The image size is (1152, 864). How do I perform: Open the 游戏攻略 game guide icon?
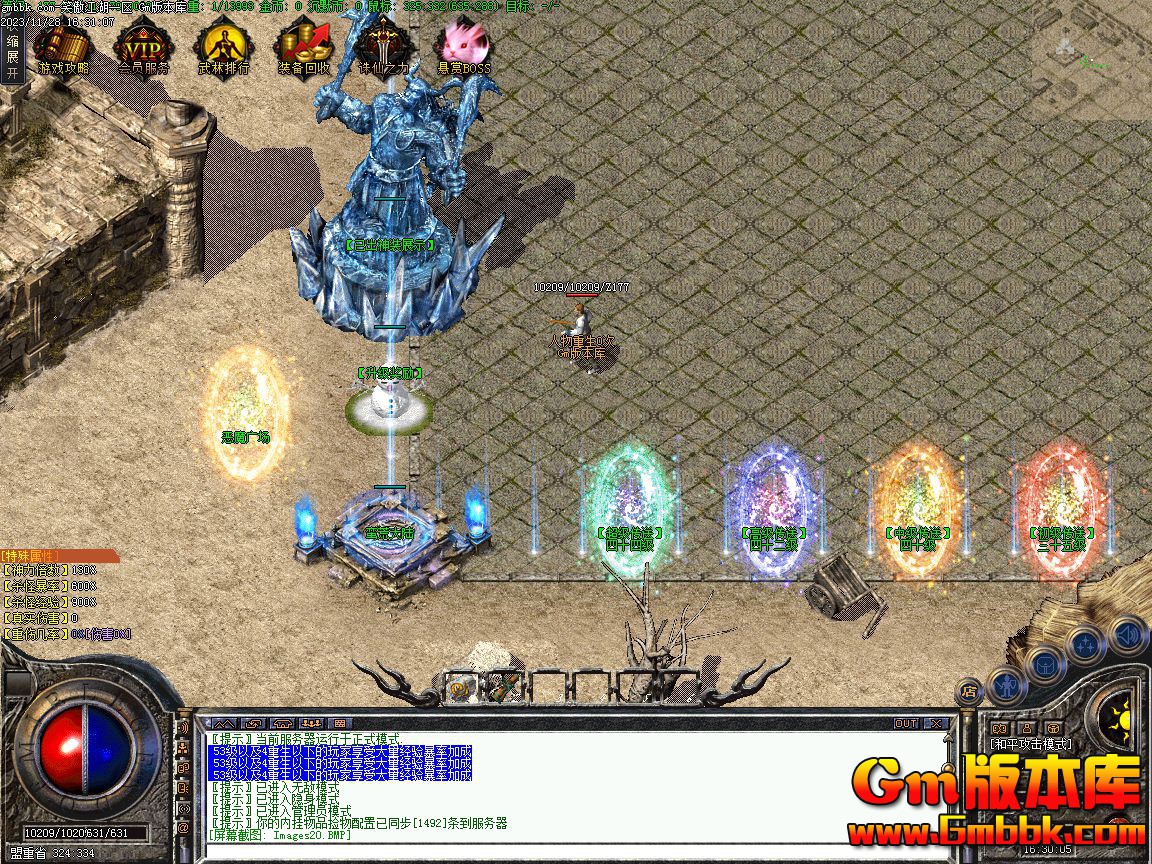pos(62,47)
